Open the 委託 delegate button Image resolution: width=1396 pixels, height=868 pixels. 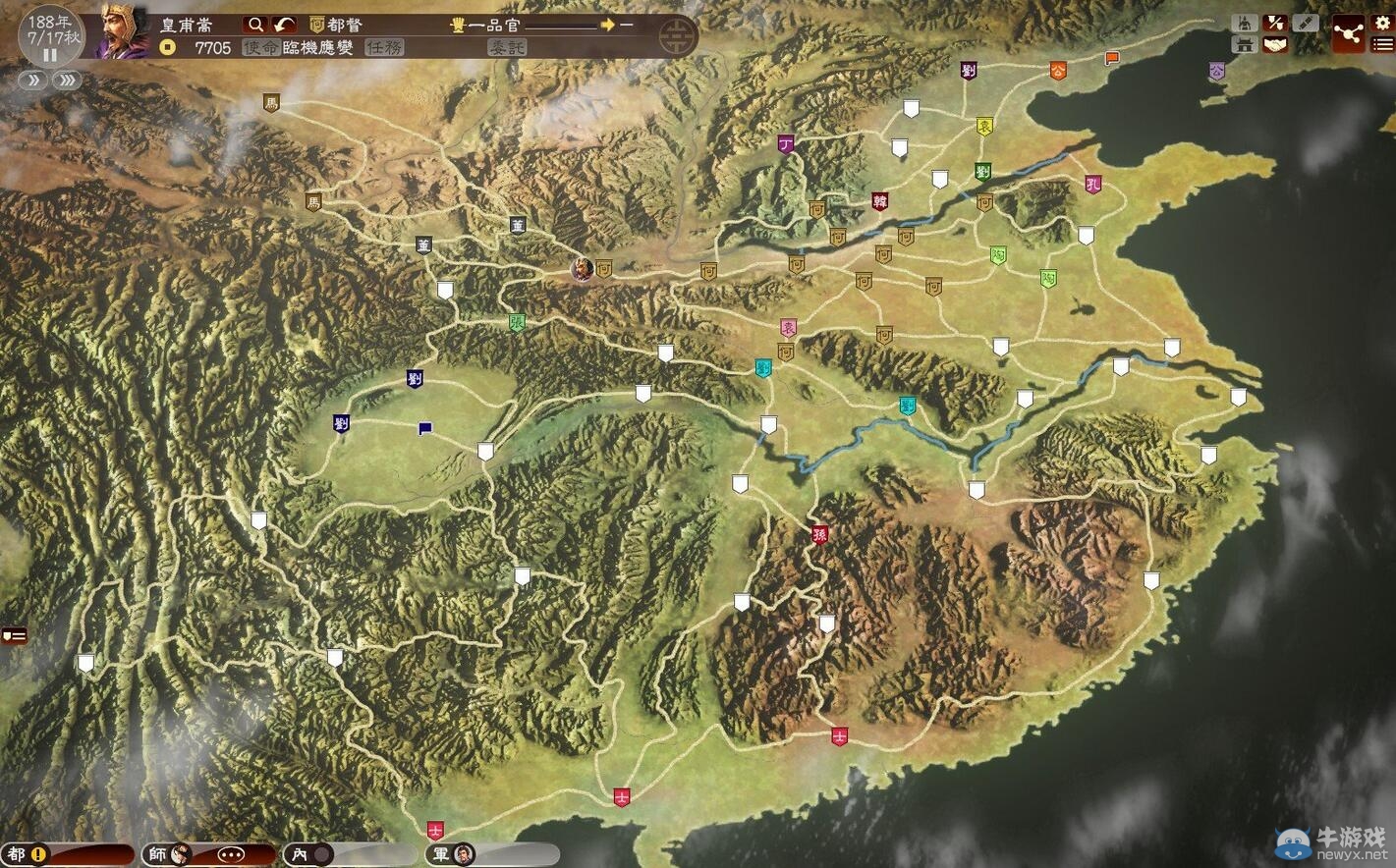click(x=507, y=47)
